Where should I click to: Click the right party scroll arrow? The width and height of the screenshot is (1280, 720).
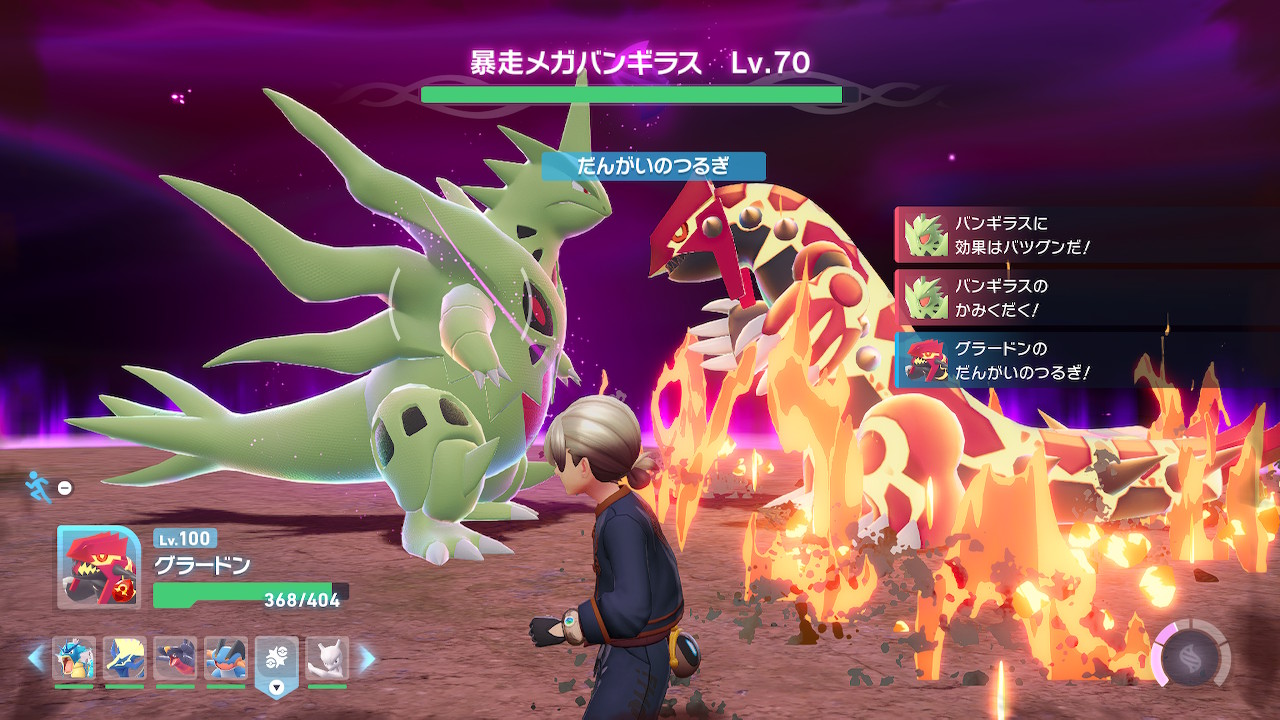tap(367, 658)
